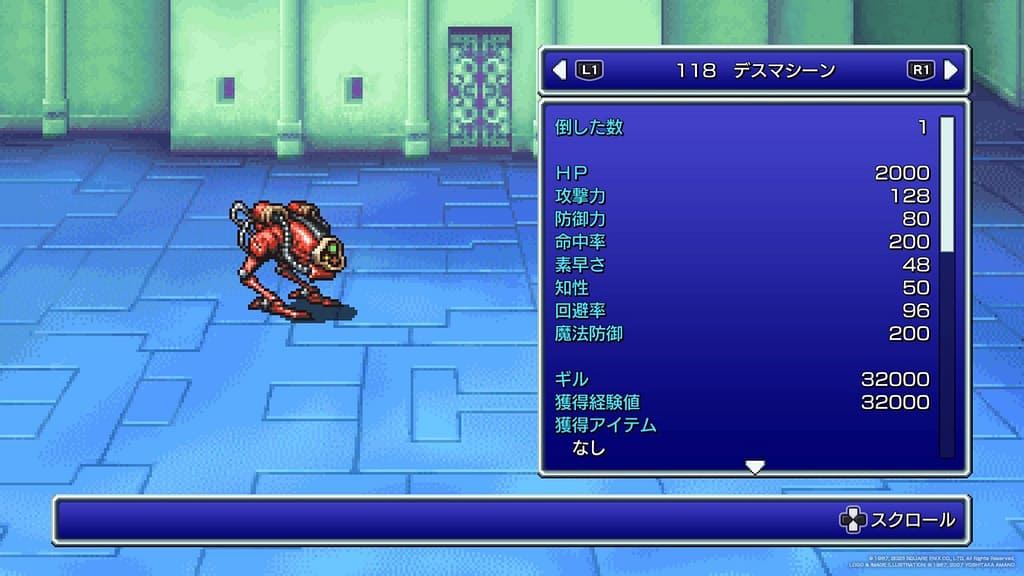Screen dimensions: 1024x576
Task: Click the stats panel scrollbar thumb
Action: (946, 183)
